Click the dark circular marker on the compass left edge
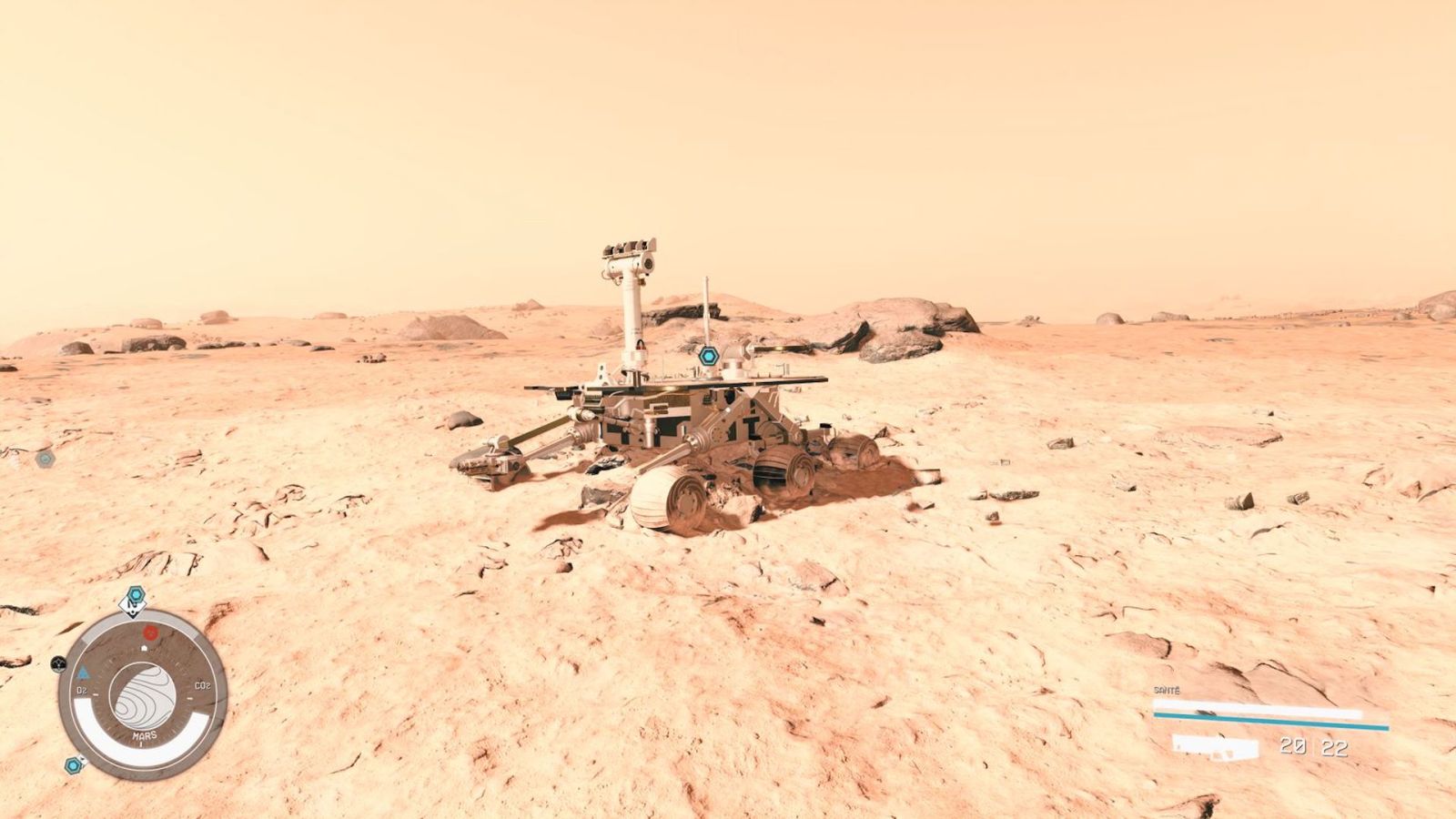 point(58,663)
